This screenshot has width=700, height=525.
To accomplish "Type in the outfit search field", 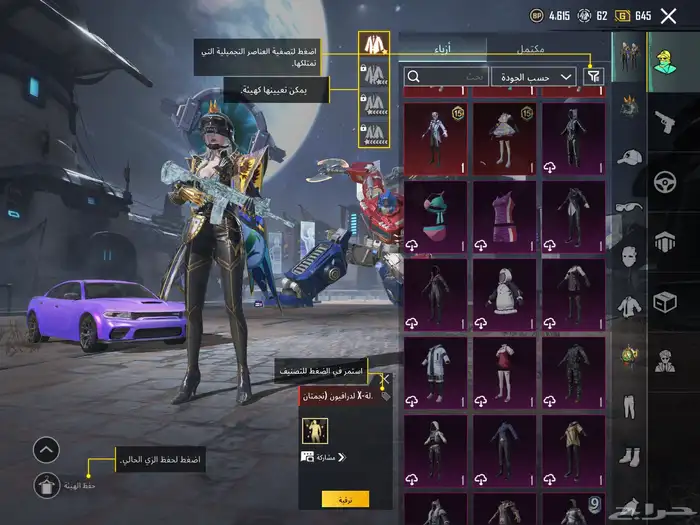I will [445, 76].
